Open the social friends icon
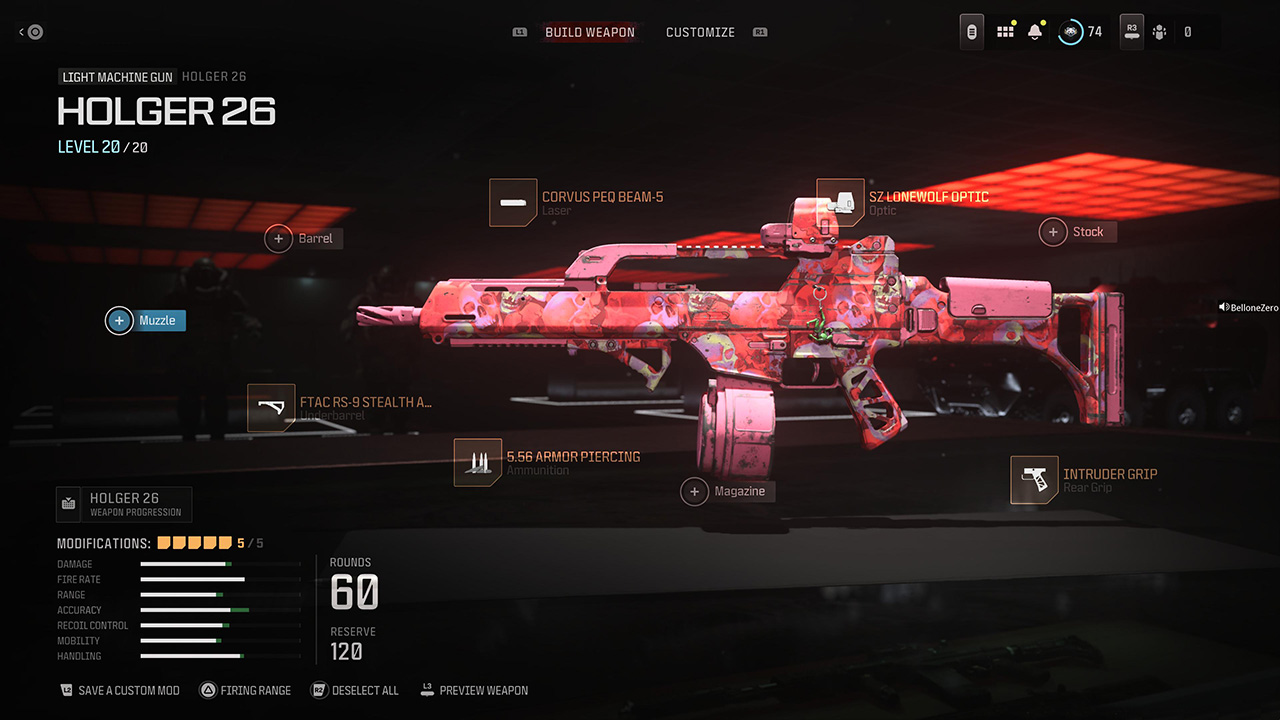1280x720 pixels. (x=1159, y=32)
